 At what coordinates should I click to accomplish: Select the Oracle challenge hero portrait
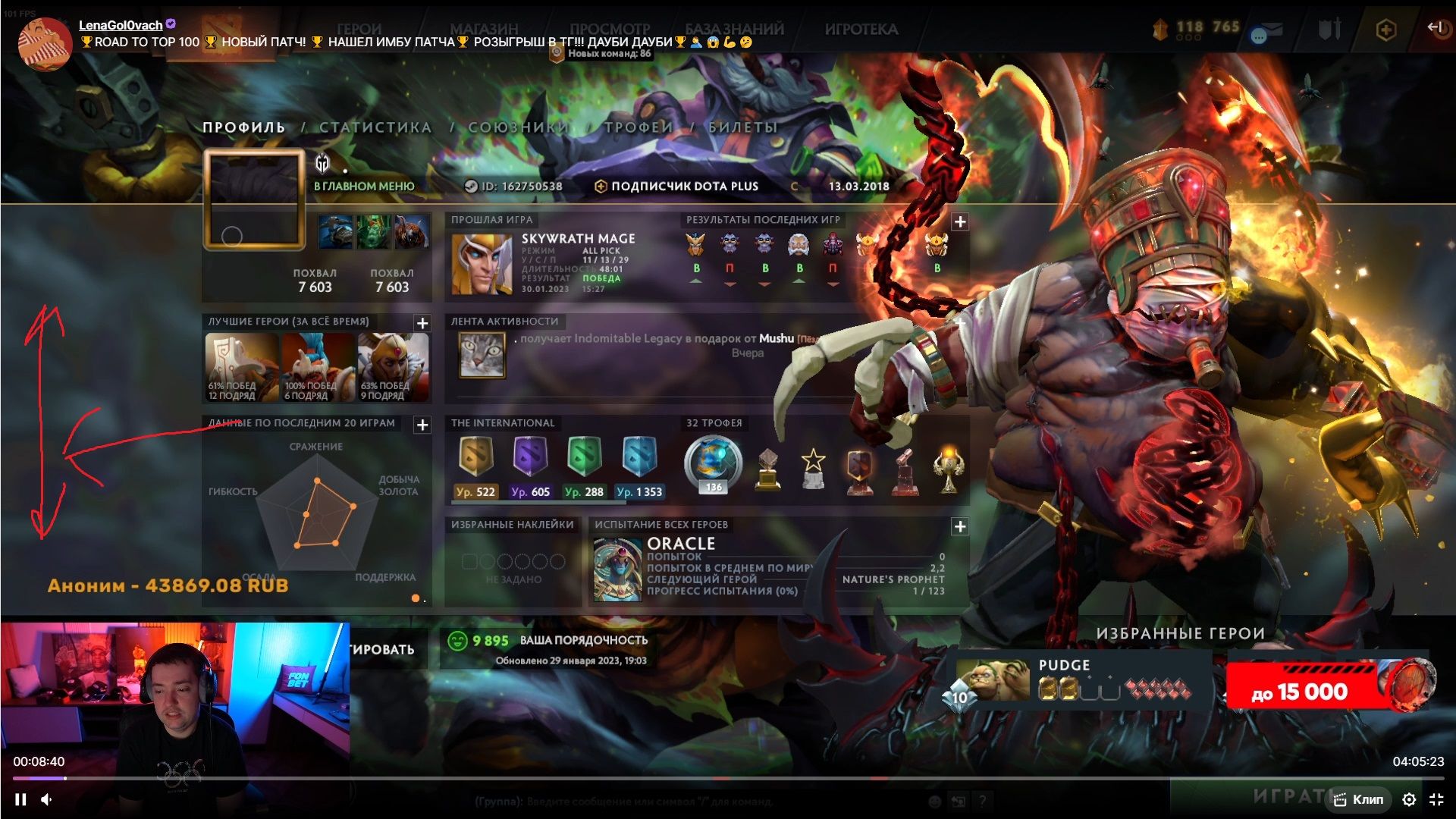(x=617, y=570)
